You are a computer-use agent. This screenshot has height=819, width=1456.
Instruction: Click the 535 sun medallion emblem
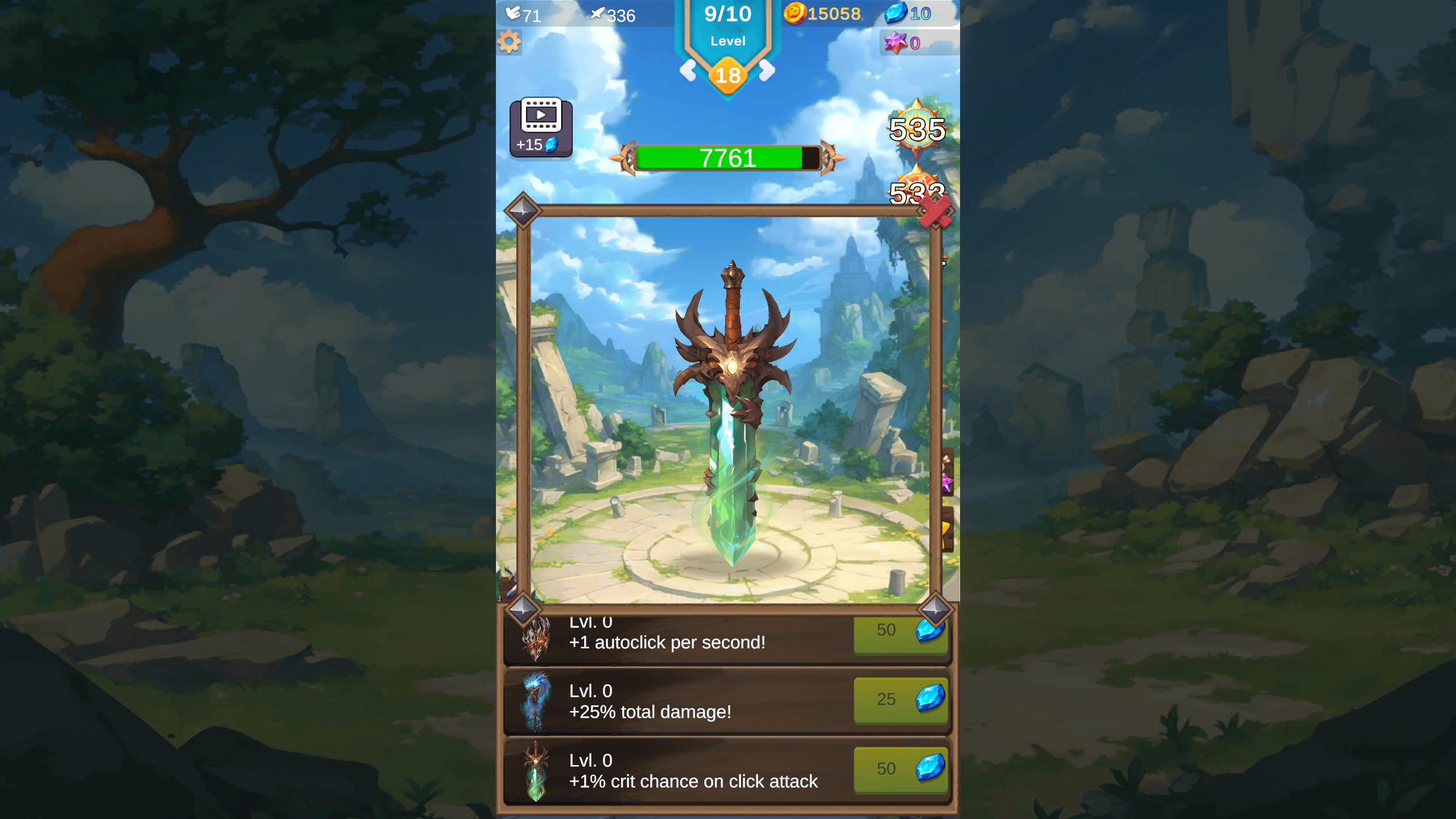point(917,131)
